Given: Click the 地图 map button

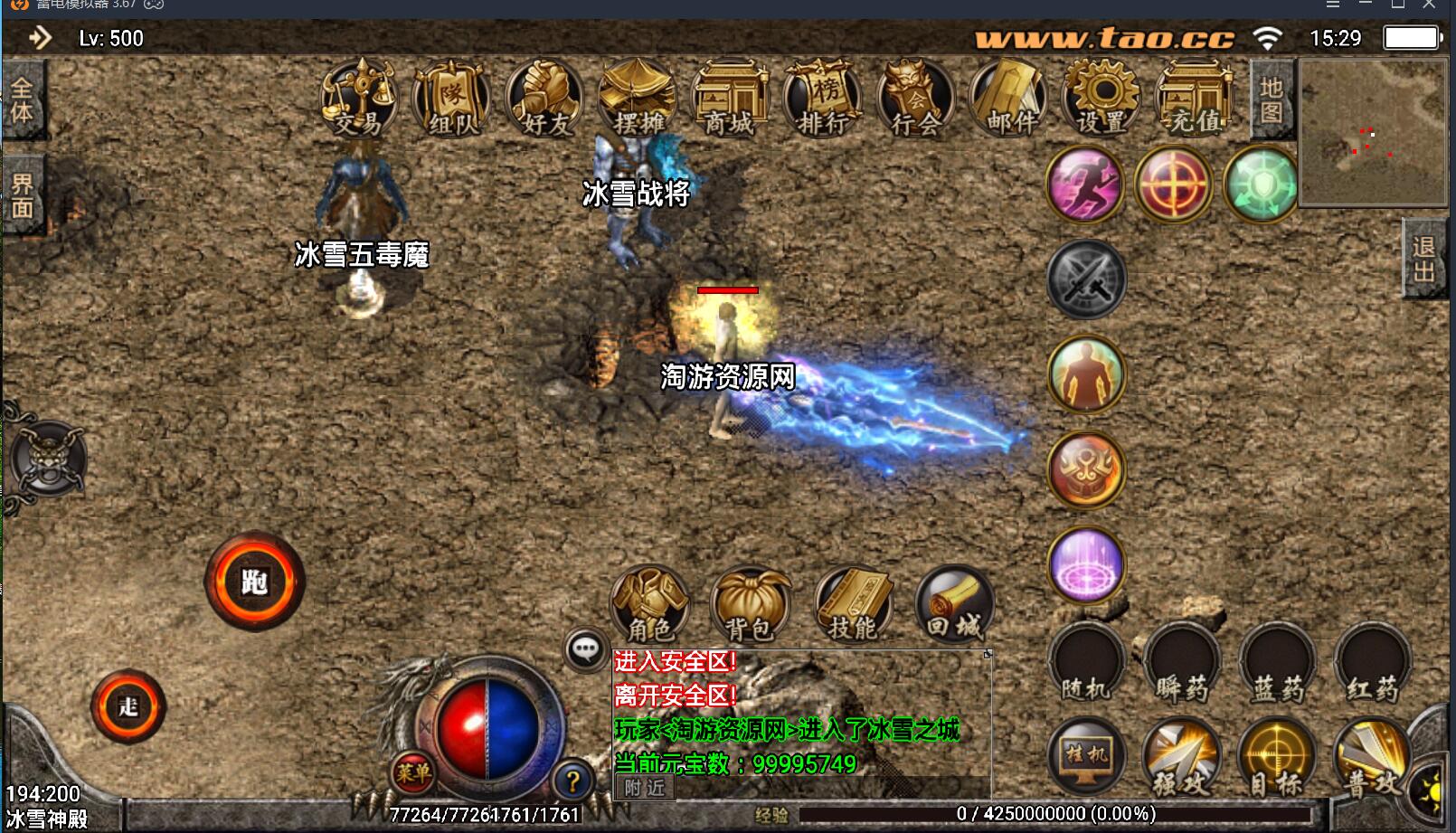Looking at the screenshot, I should [1272, 99].
